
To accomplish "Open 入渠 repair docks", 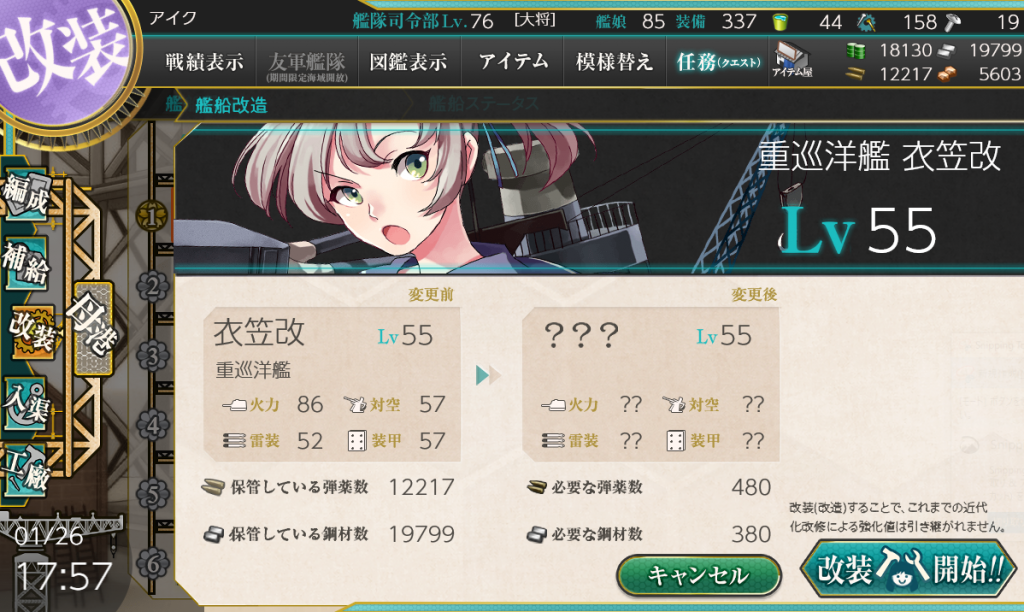I will [27, 400].
